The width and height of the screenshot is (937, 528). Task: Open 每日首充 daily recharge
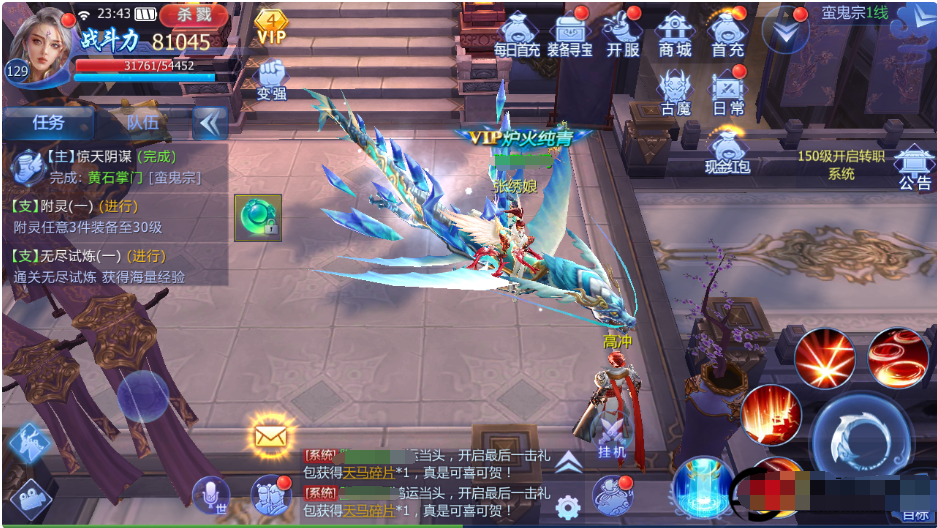(517, 34)
